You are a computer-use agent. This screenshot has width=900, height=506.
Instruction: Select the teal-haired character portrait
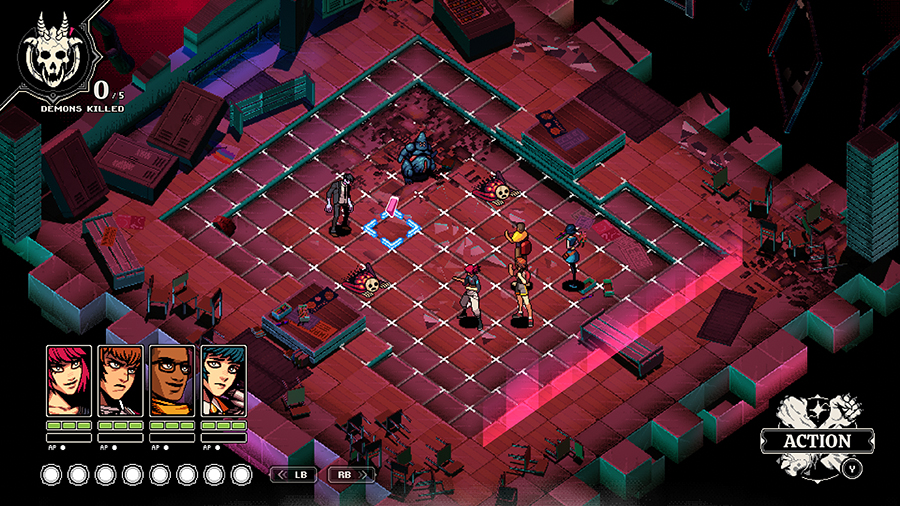(x=223, y=380)
